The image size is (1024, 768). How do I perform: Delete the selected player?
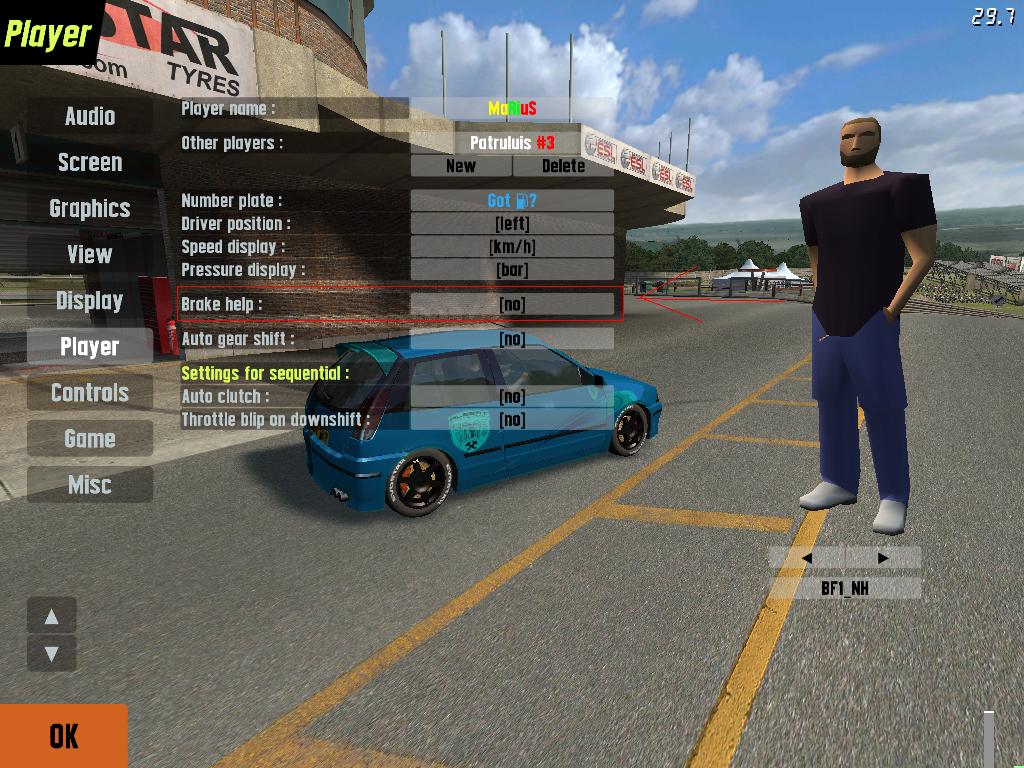pos(563,166)
